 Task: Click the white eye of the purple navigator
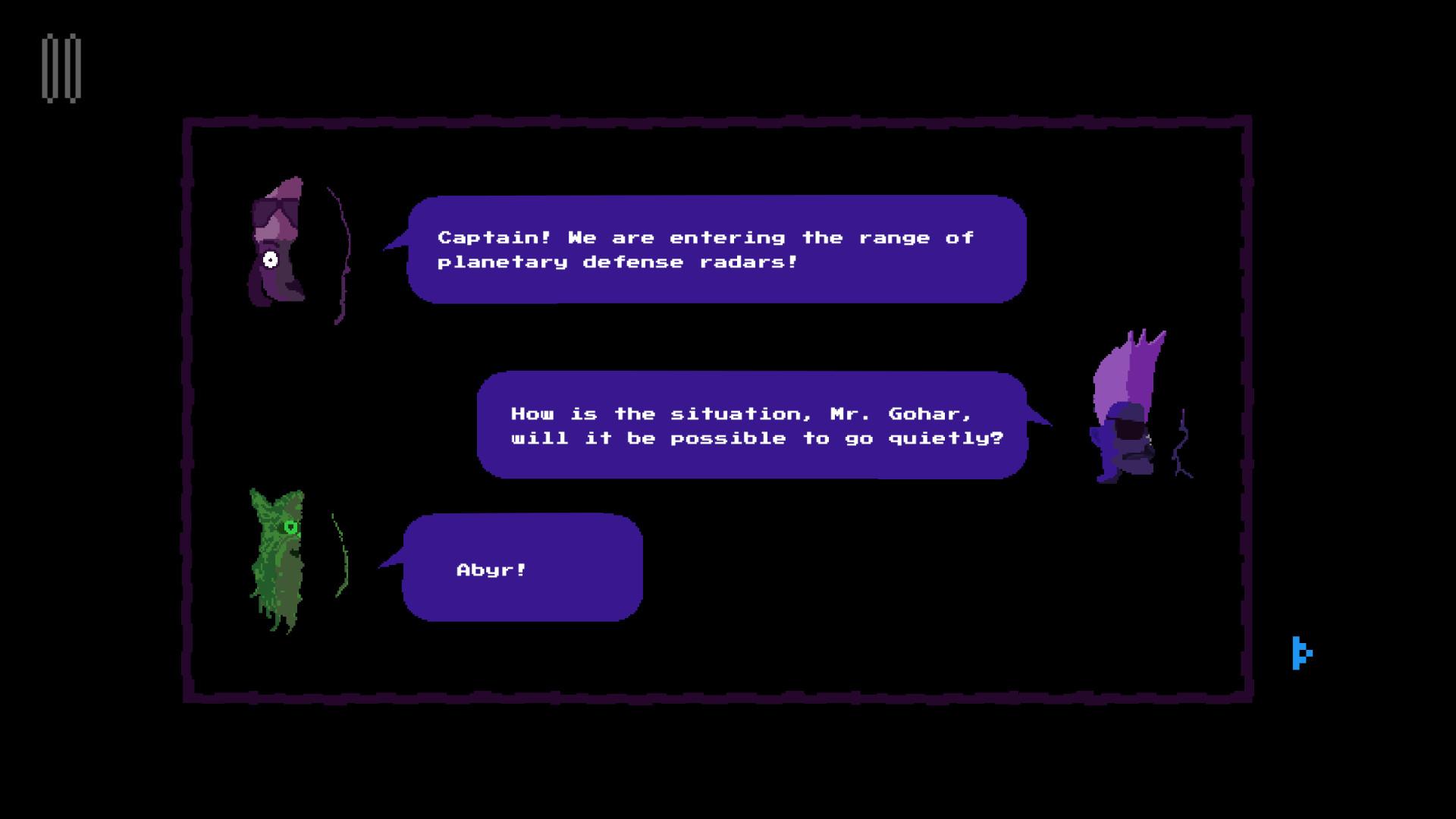pyautogui.click(x=269, y=258)
